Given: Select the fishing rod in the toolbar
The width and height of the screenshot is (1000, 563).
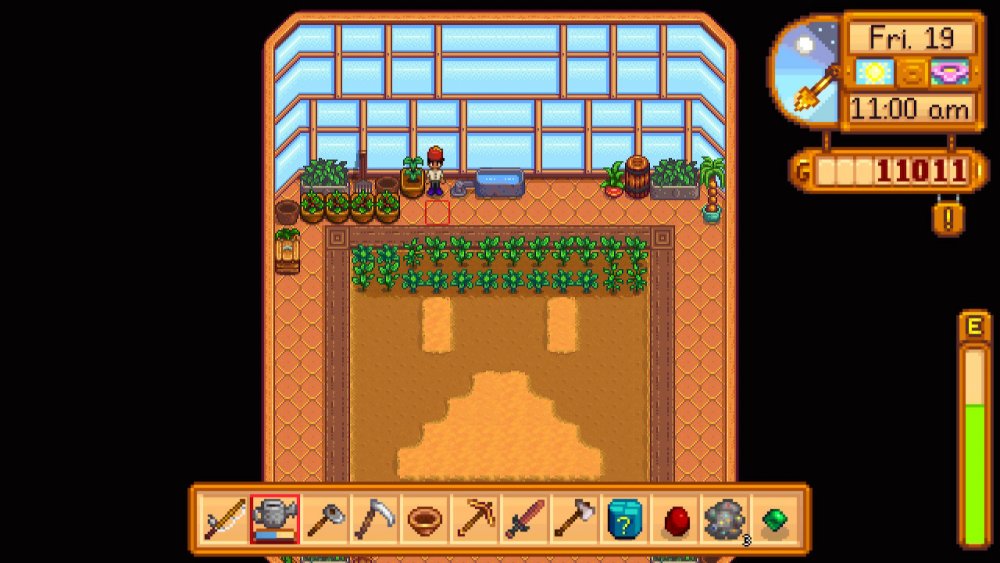Looking at the screenshot, I should coord(224,519).
